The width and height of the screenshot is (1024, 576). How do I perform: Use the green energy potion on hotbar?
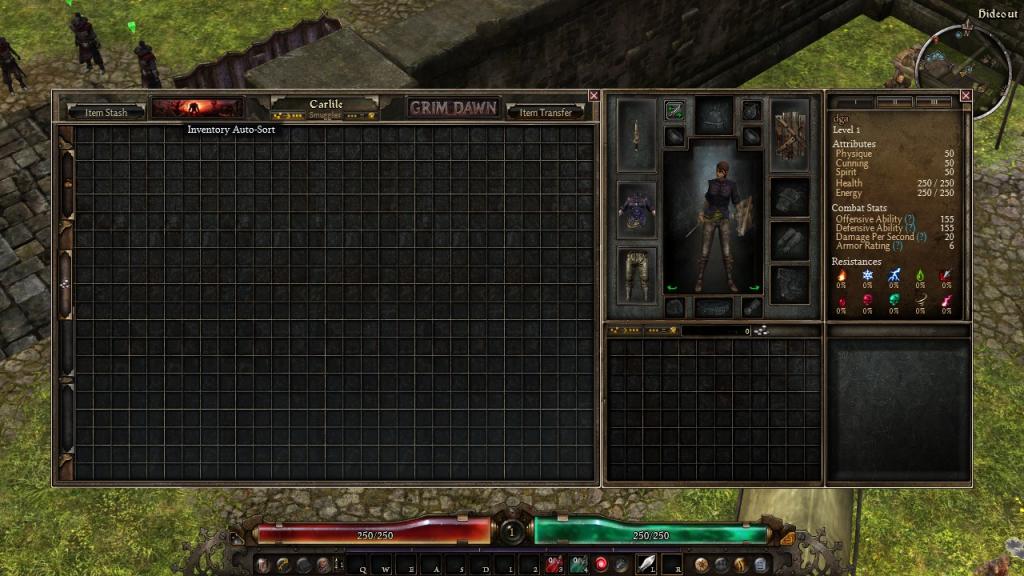point(579,564)
